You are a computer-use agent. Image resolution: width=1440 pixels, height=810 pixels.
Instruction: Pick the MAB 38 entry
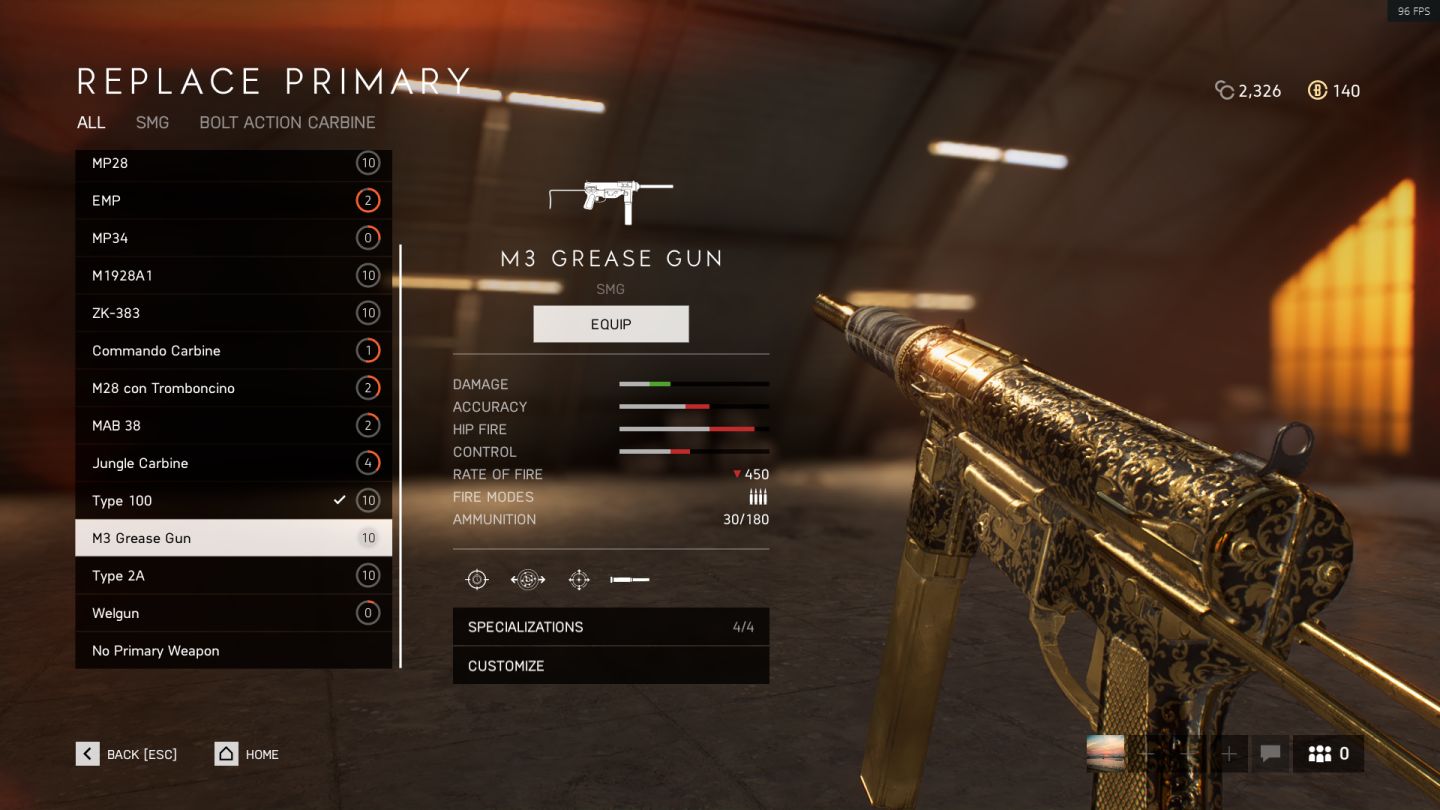pyautogui.click(x=233, y=426)
